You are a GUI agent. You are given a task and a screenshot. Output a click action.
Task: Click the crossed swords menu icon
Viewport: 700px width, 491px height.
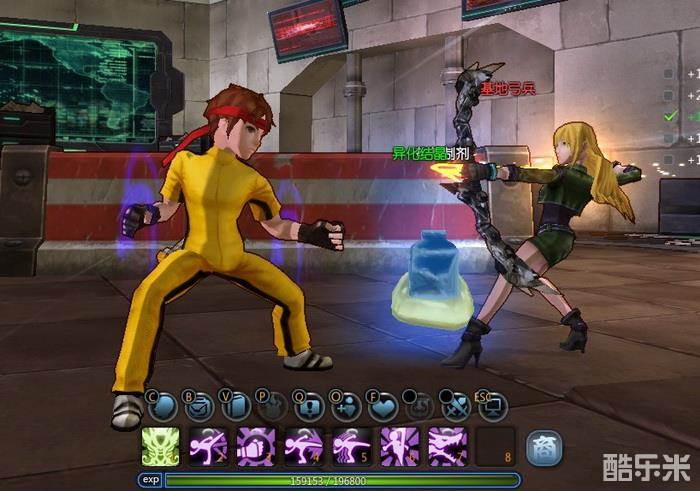point(455,406)
